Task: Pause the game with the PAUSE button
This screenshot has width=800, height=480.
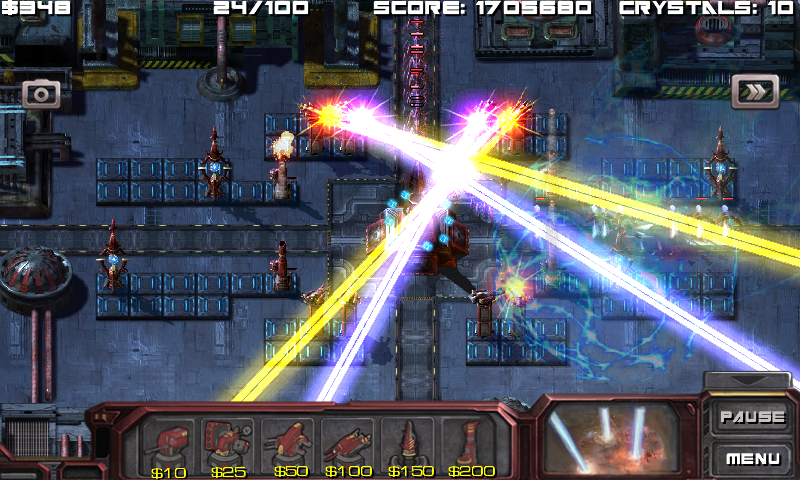Action: tap(752, 417)
